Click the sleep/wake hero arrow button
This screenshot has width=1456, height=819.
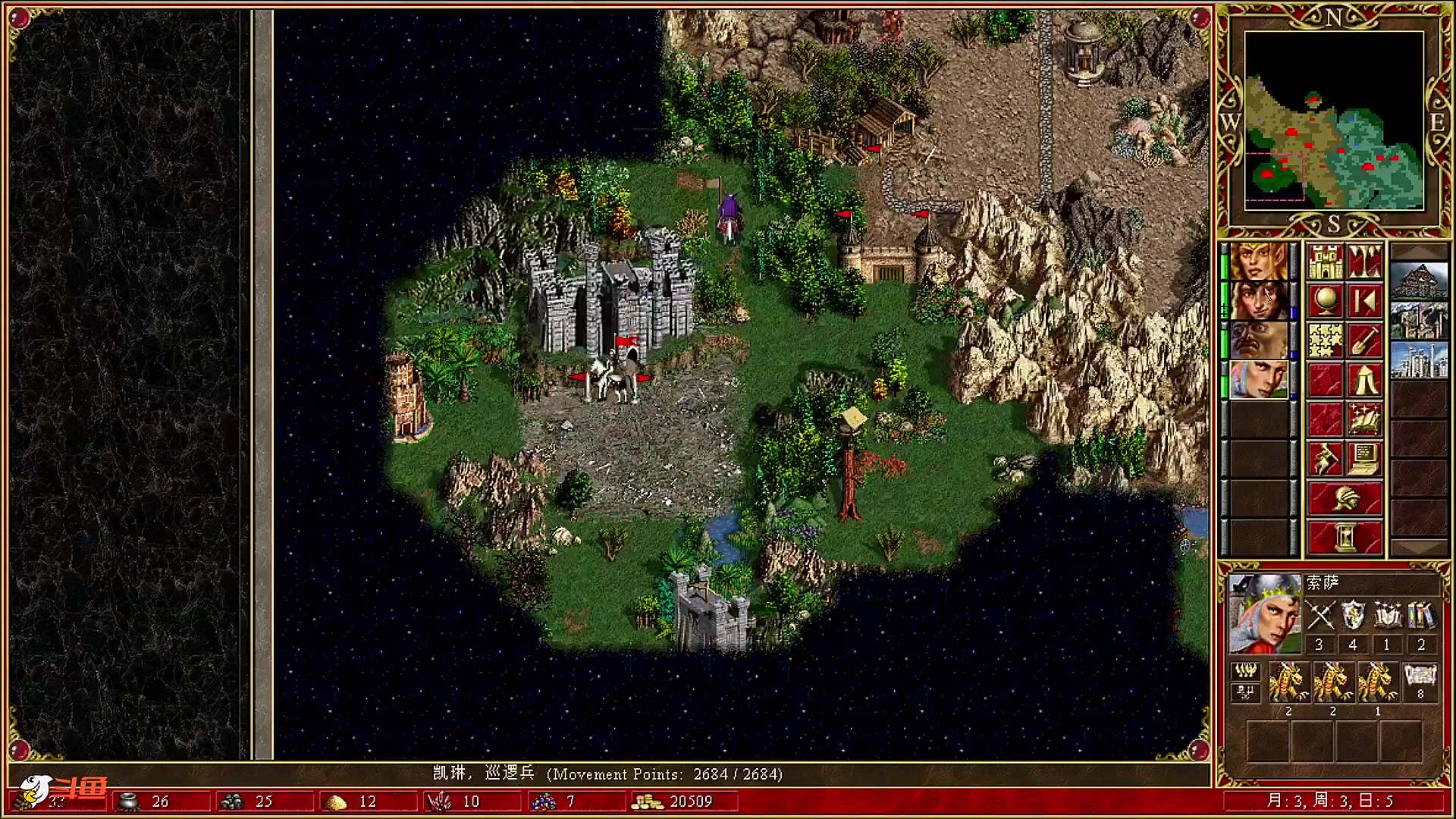(1364, 301)
